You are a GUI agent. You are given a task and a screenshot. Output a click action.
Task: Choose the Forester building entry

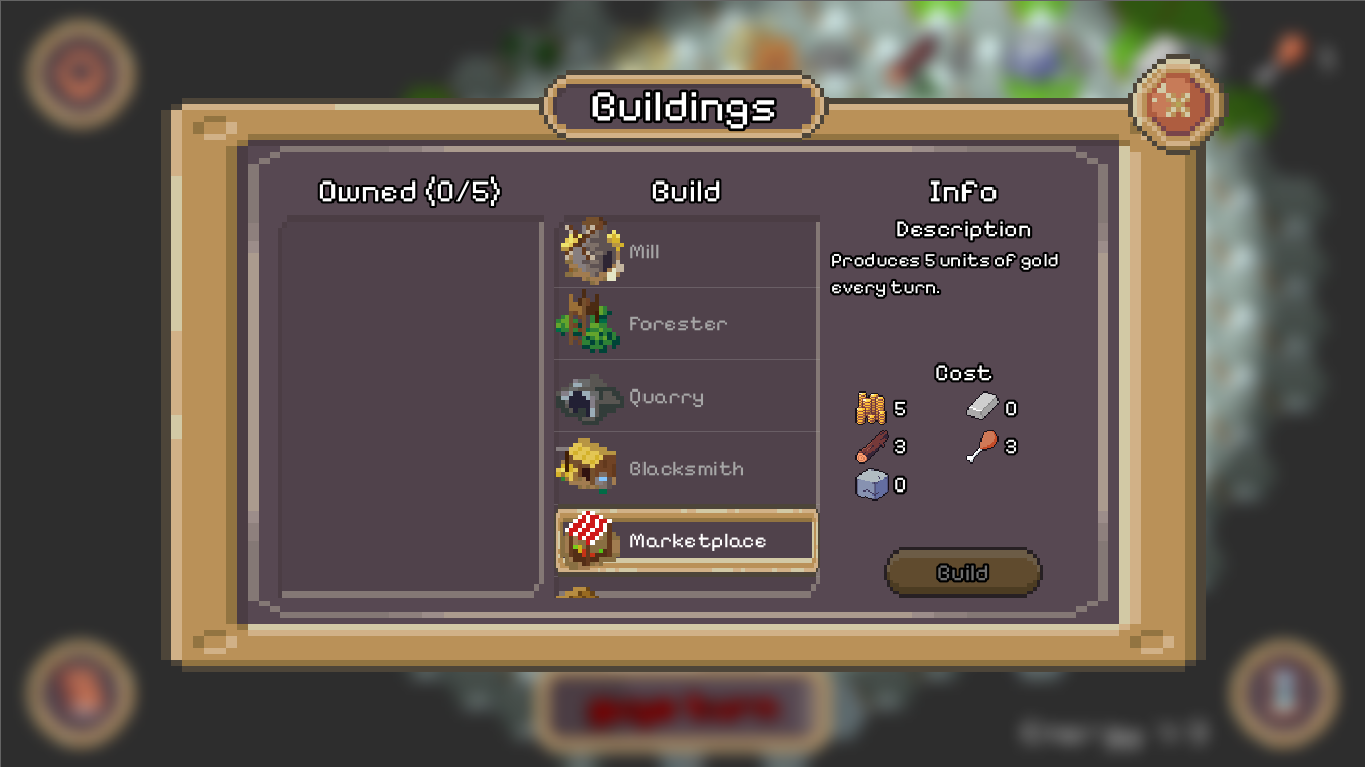[687, 324]
